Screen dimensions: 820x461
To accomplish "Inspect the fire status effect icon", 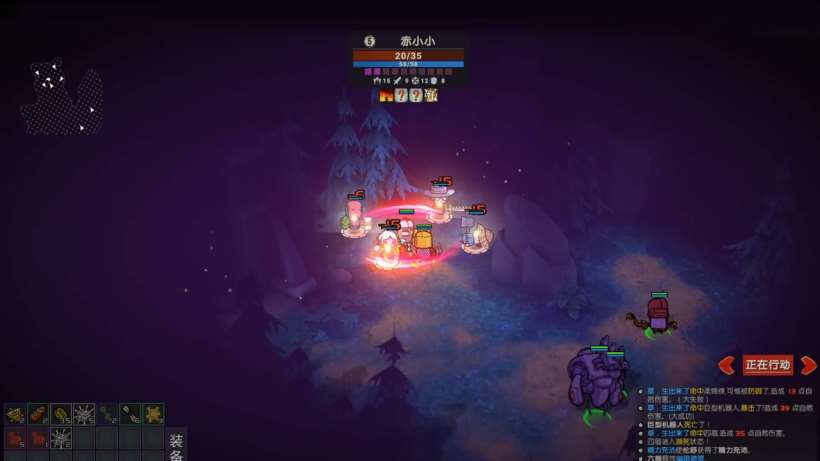I will point(386,95).
